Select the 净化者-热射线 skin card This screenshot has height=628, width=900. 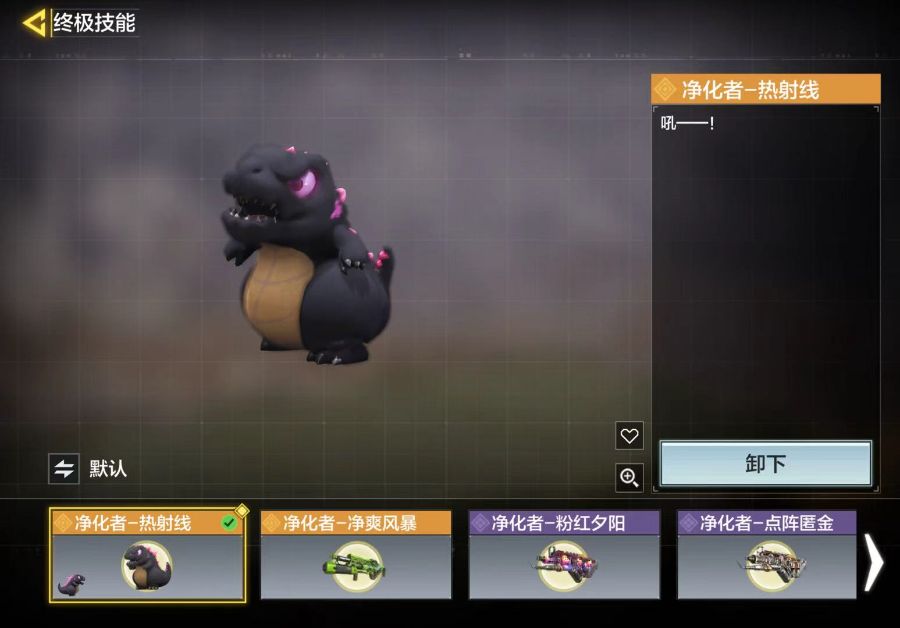(148, 555)
